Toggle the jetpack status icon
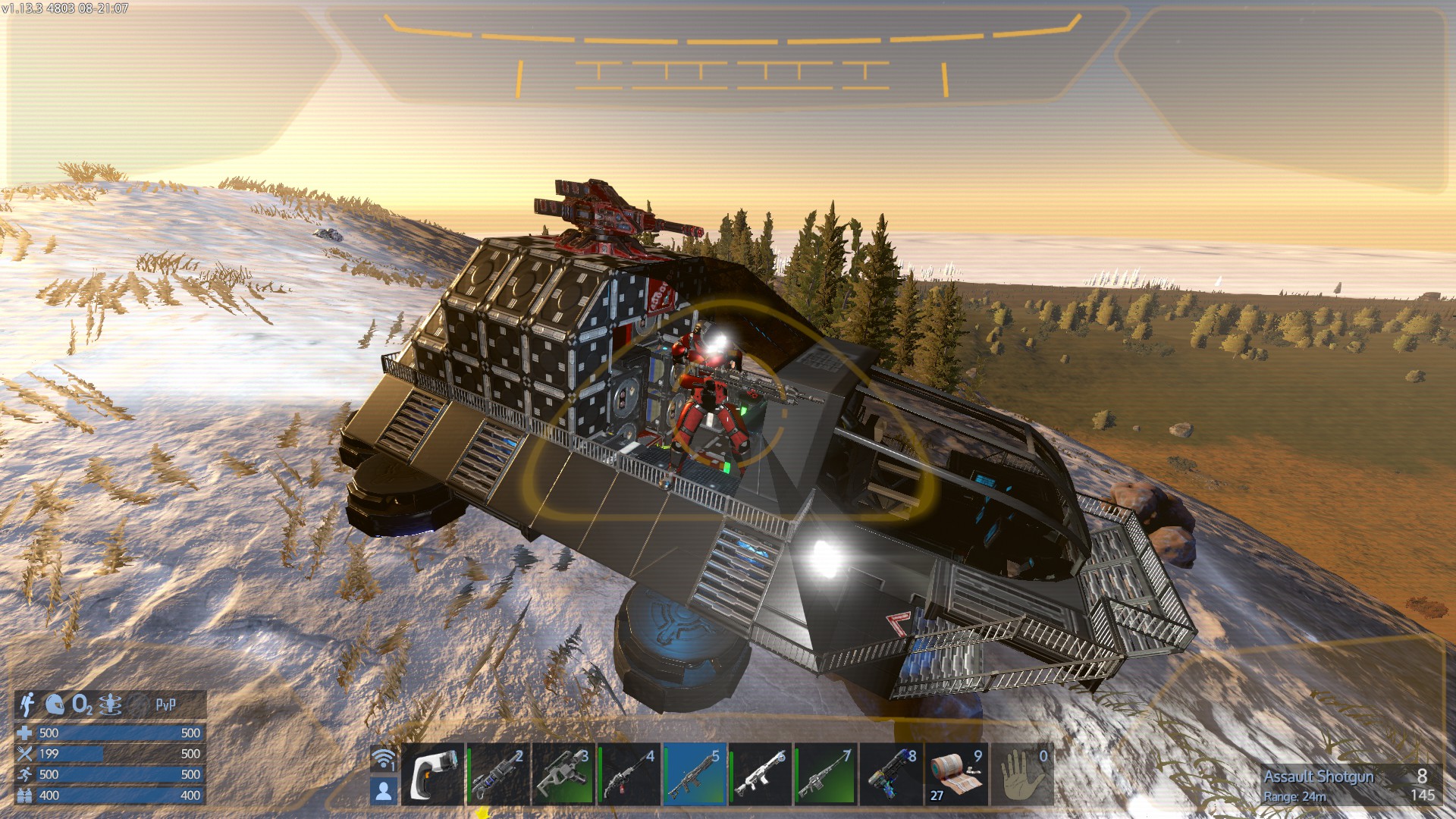This screenshot has height=819, width=1456. [27, 704]
